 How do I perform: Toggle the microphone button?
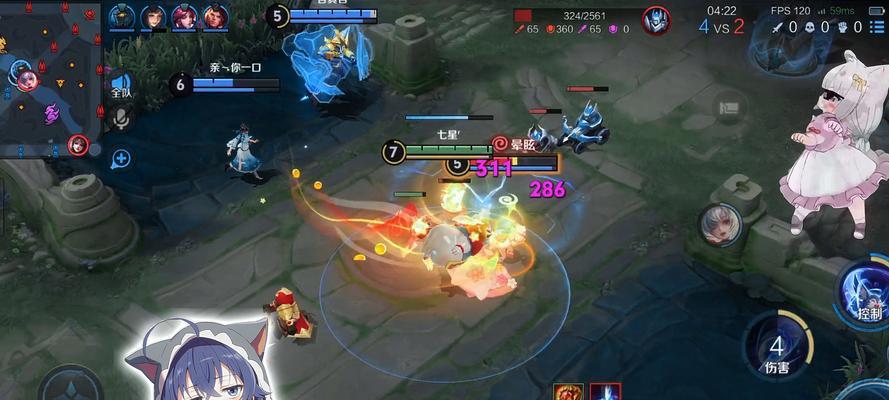coord(121,120)
